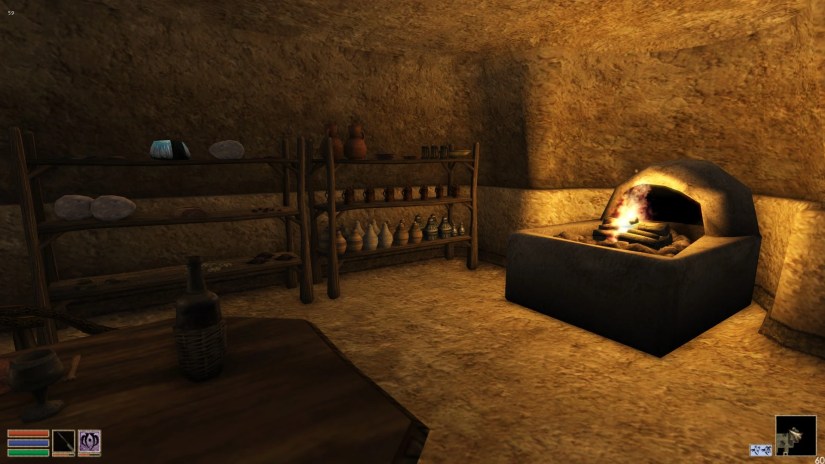Open the minimap of the room
This screenshot has width=825, height=464.
(x=796, y=436)
